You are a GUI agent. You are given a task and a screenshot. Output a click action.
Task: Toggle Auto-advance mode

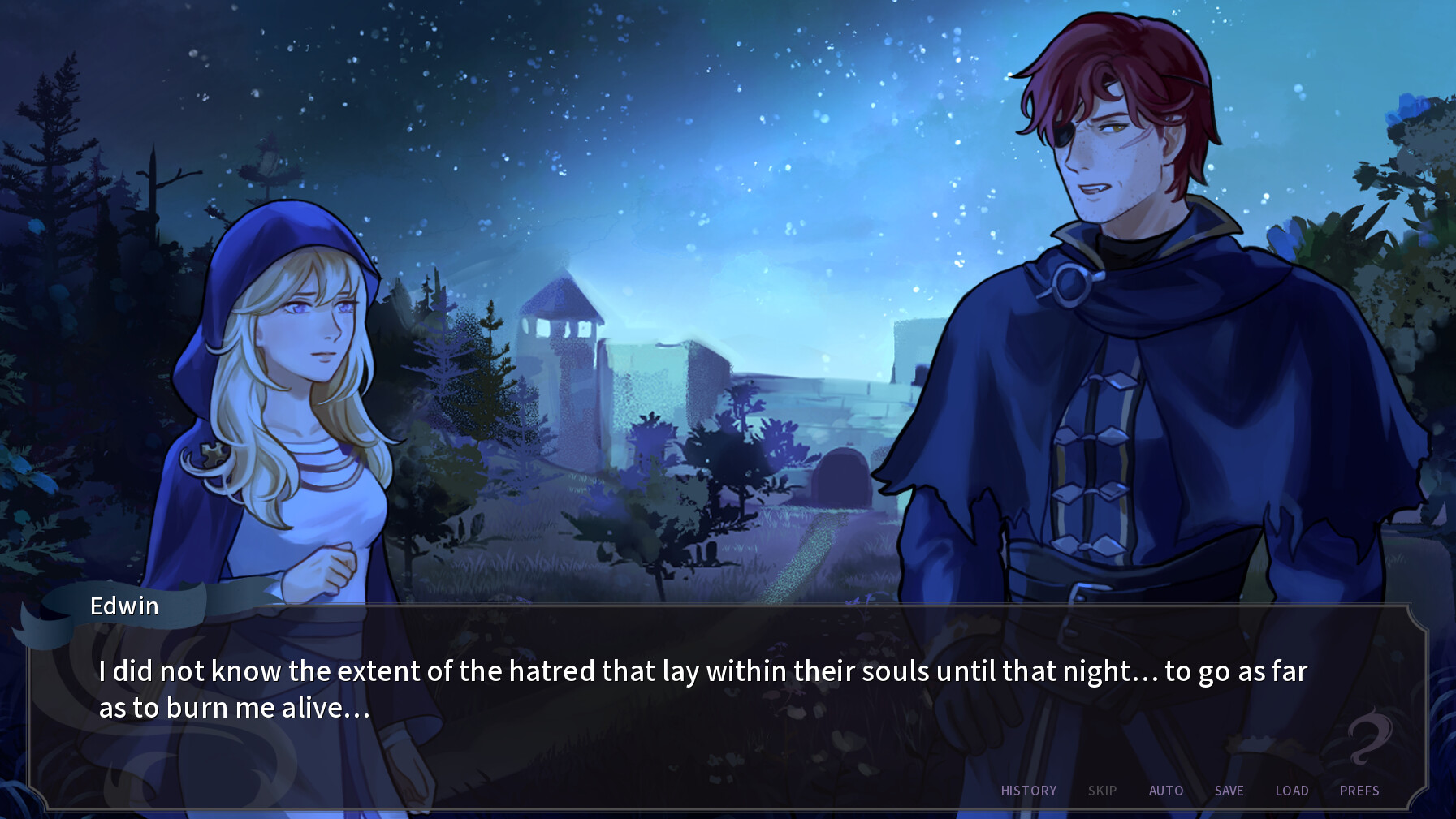1165,791
